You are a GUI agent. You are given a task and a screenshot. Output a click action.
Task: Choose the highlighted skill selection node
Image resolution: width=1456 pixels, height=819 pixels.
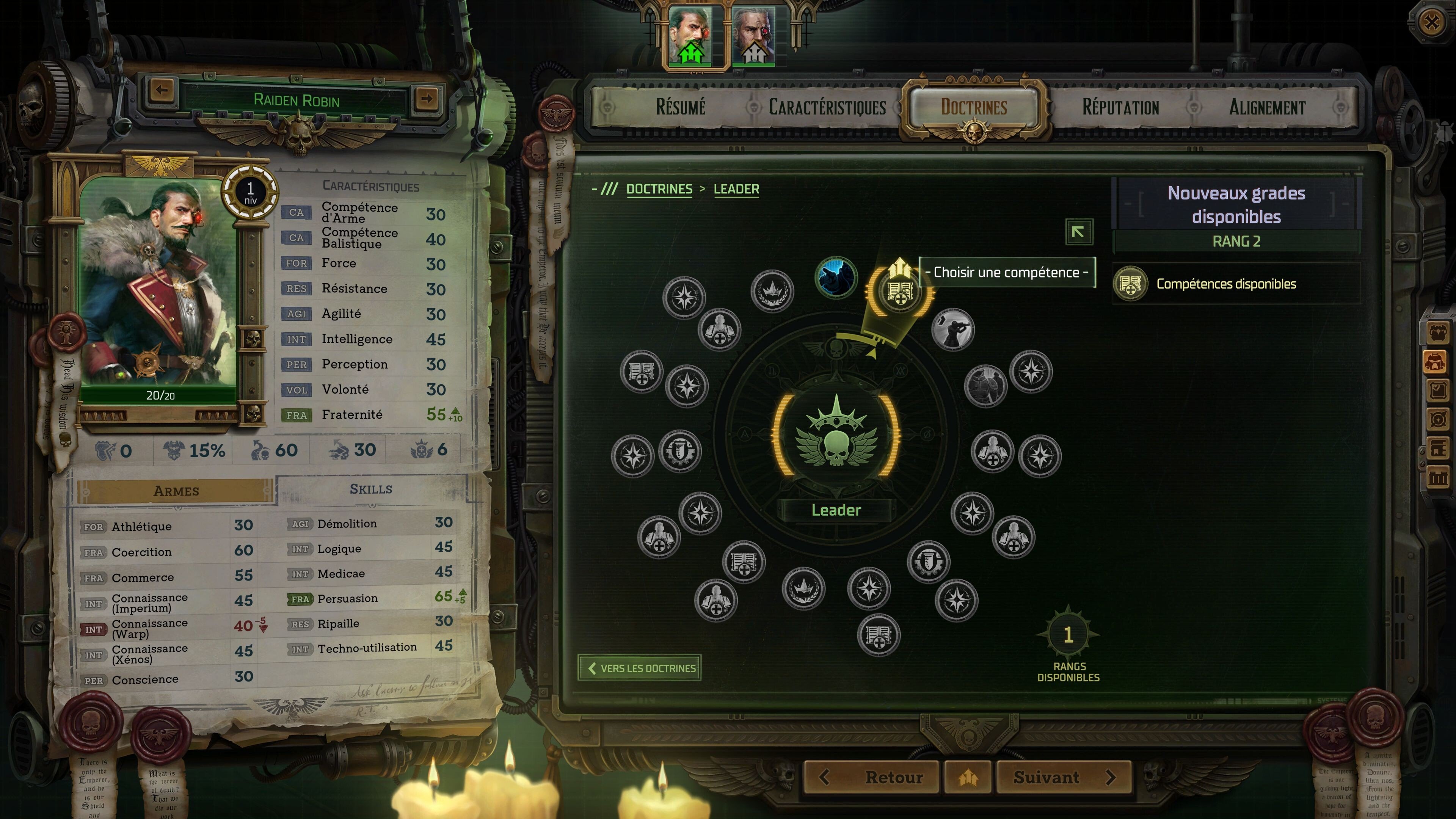click(899, 291)
